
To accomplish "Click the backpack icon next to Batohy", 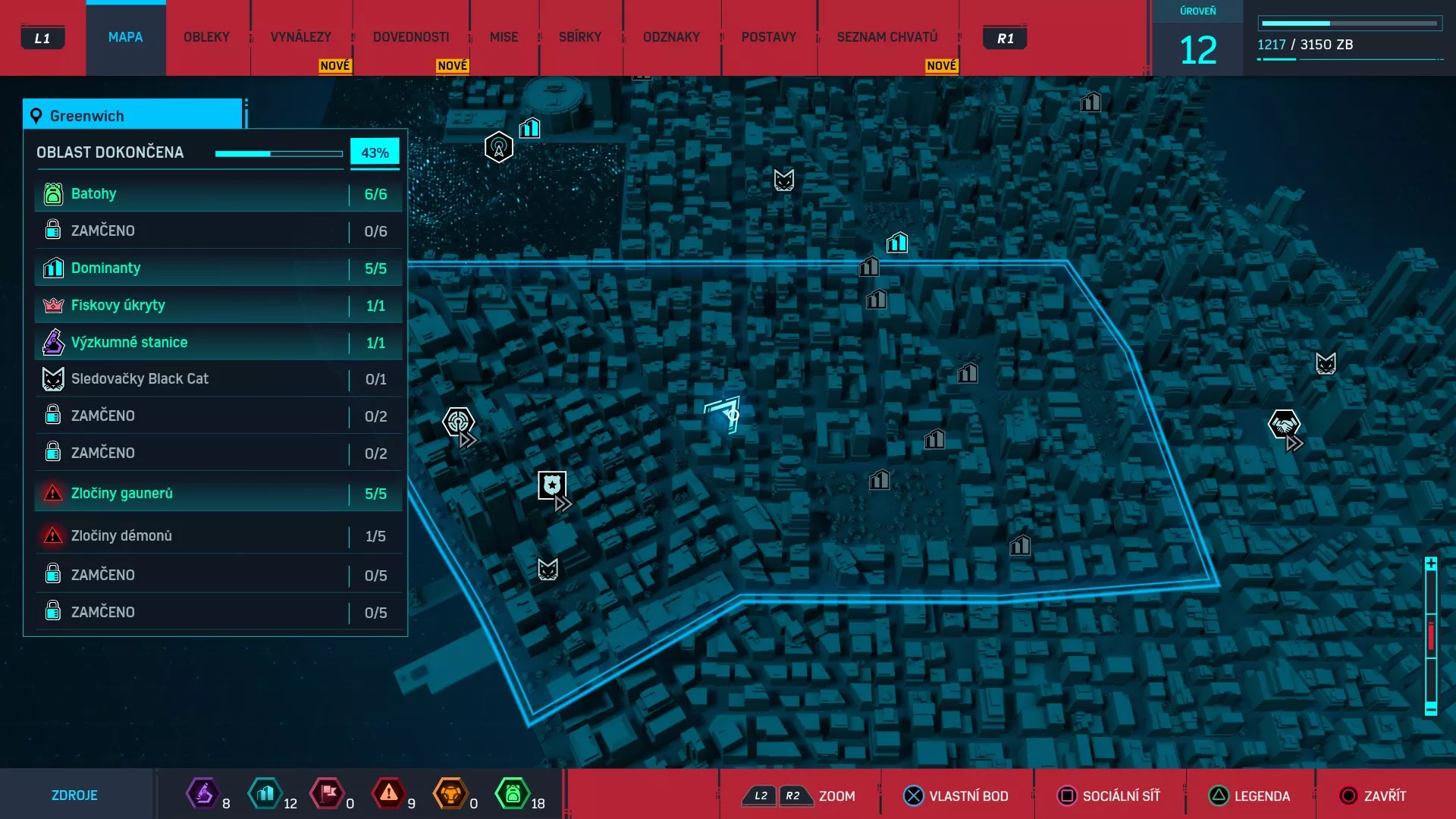I will tap(52, 193).
